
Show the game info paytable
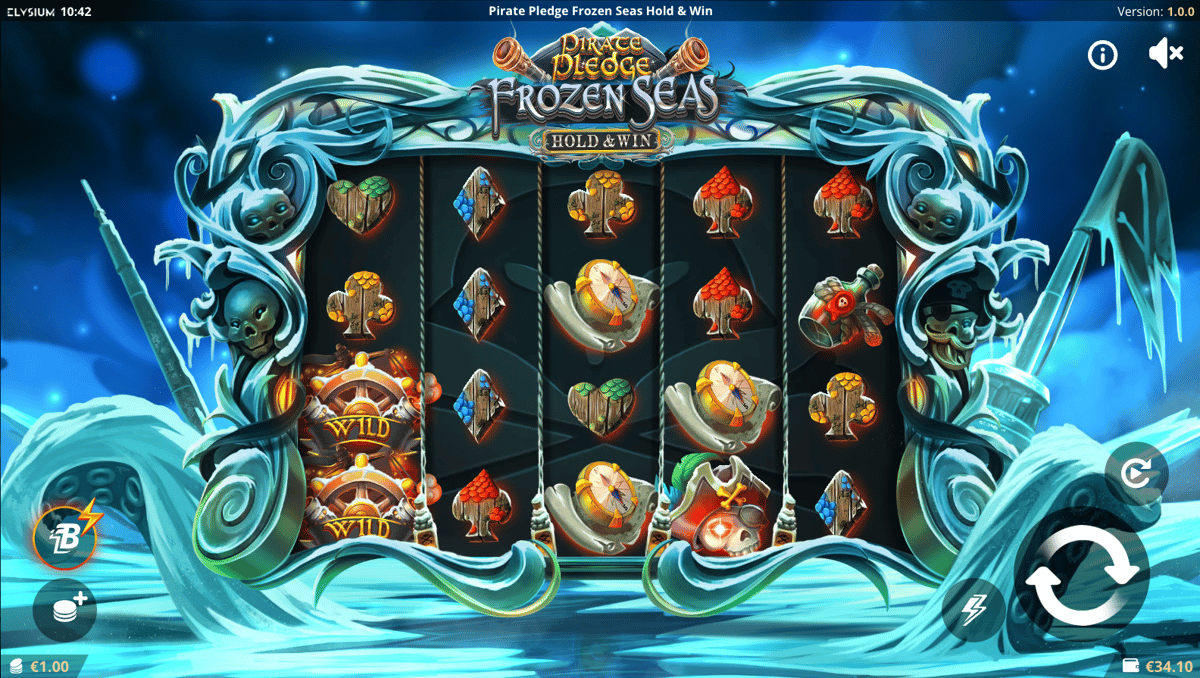pos(1103,56)
